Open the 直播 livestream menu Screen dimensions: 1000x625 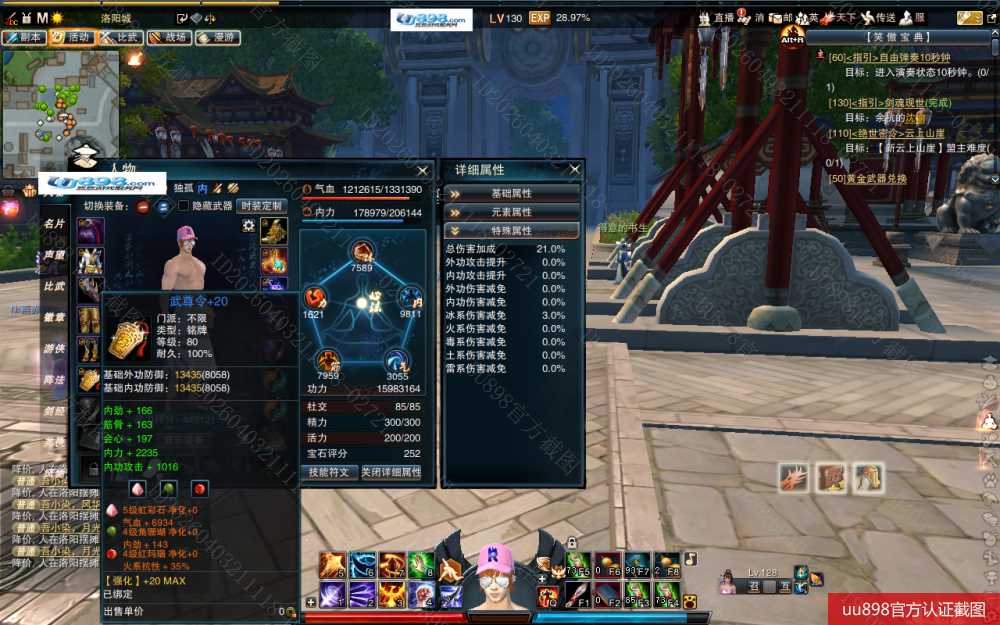[x=716, y=18]
